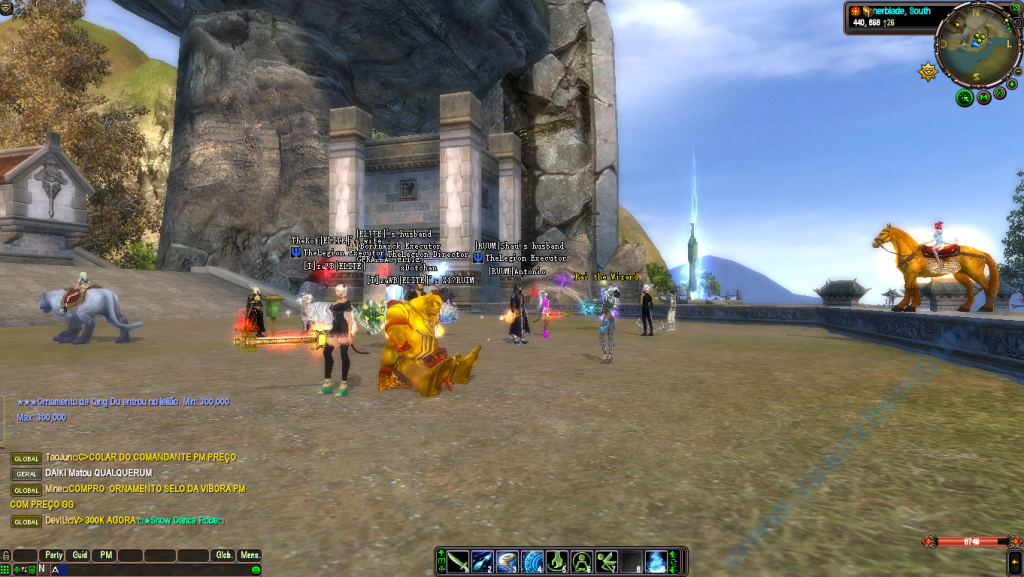
Task: Select the PM chat tab
Action: [105, 555]
